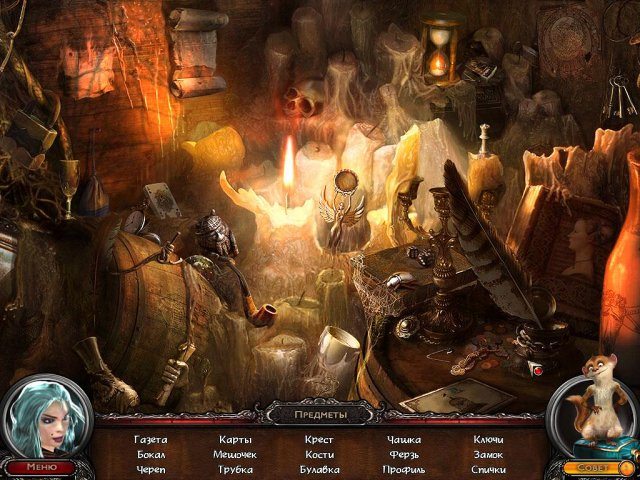Click Профиль in the item list

404,469
